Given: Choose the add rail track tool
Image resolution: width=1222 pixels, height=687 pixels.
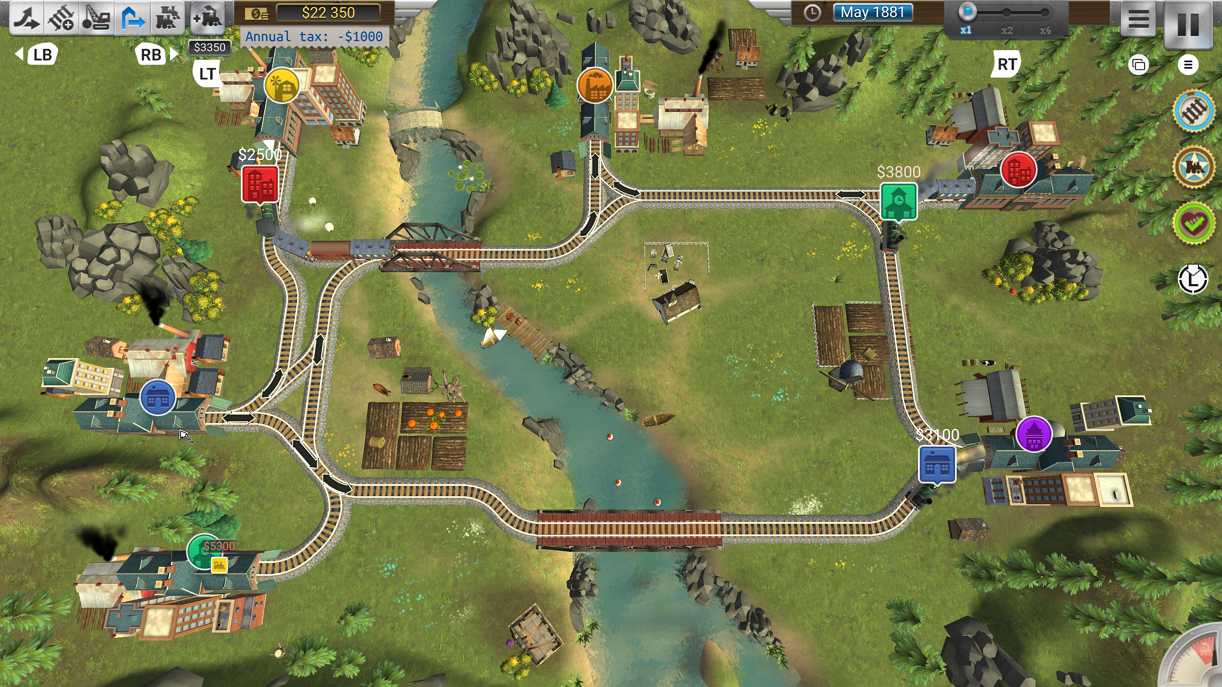Looking at the screenshot, I should coord(61,17).
